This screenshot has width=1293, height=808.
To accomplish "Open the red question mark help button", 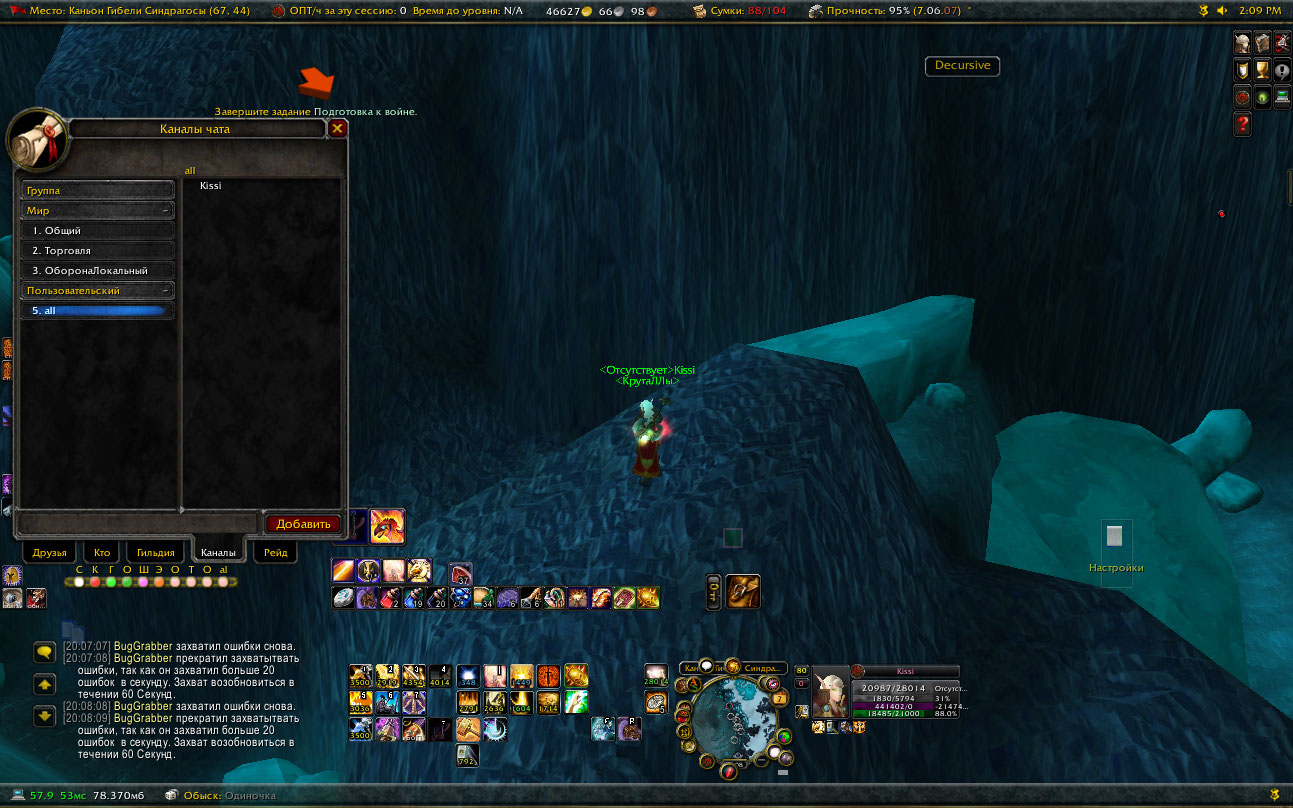I will point(1243,125).
